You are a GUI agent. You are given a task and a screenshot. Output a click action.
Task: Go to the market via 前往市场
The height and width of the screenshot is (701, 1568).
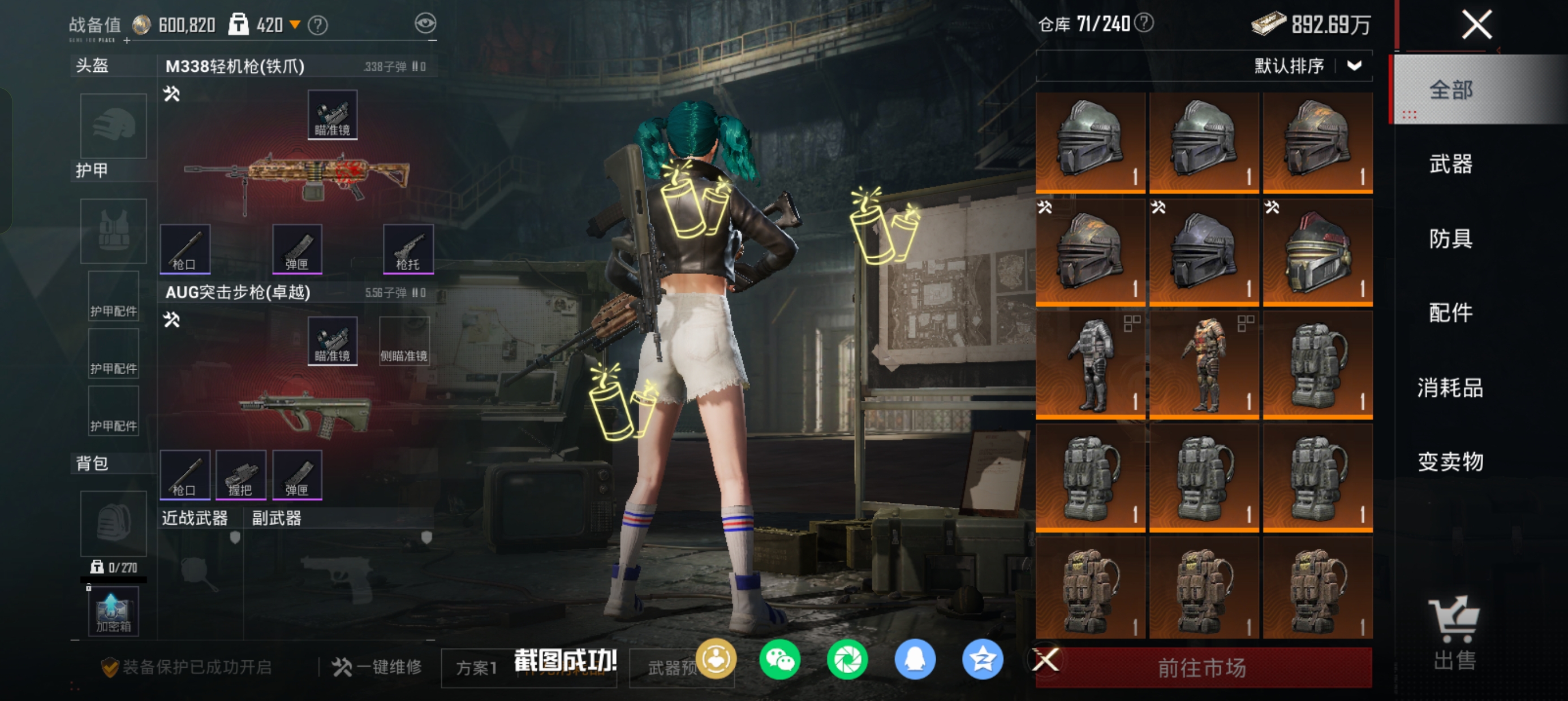pos(1203,668)
